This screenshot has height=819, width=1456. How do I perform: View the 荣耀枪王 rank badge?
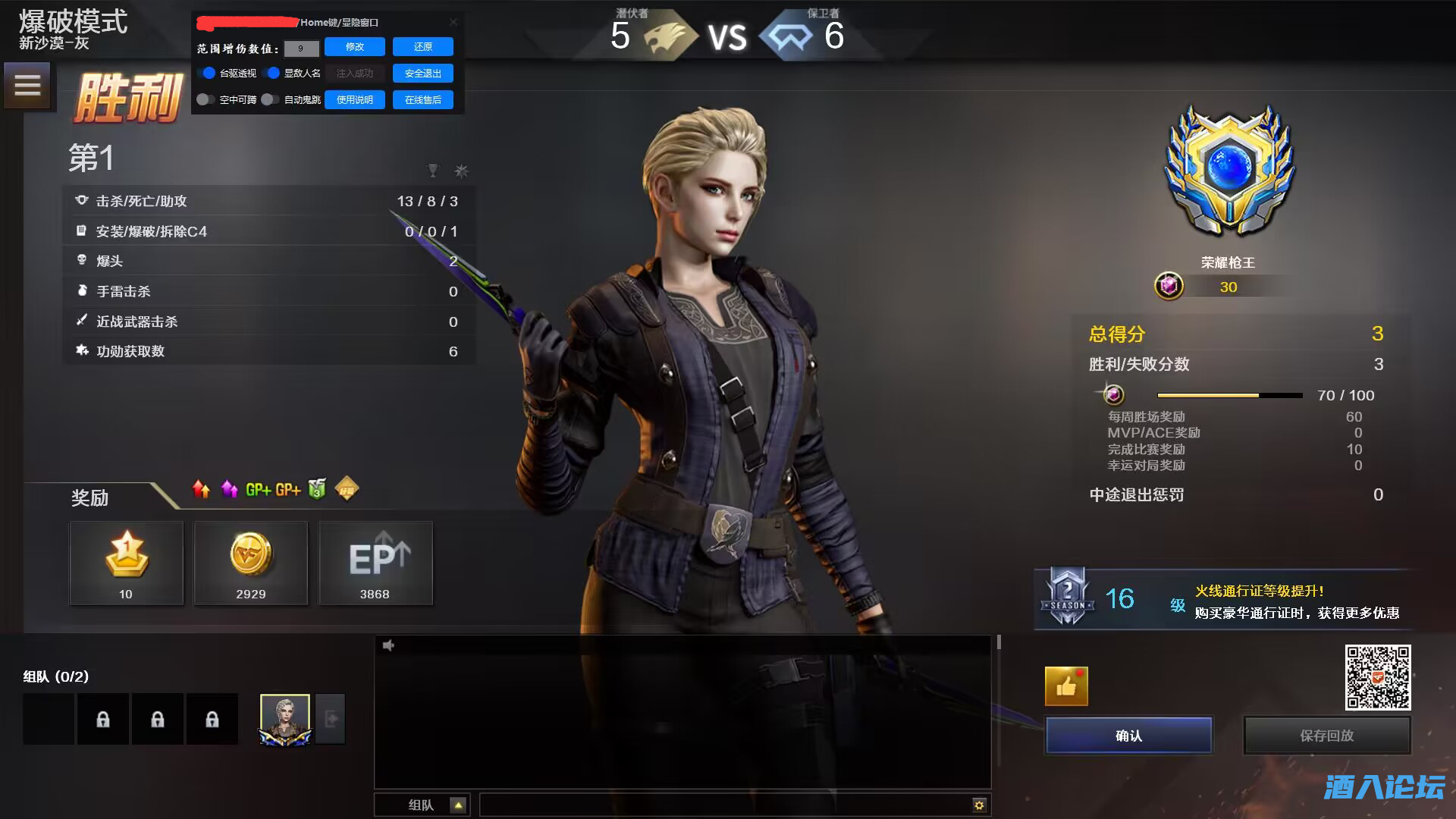point(1228,171)
